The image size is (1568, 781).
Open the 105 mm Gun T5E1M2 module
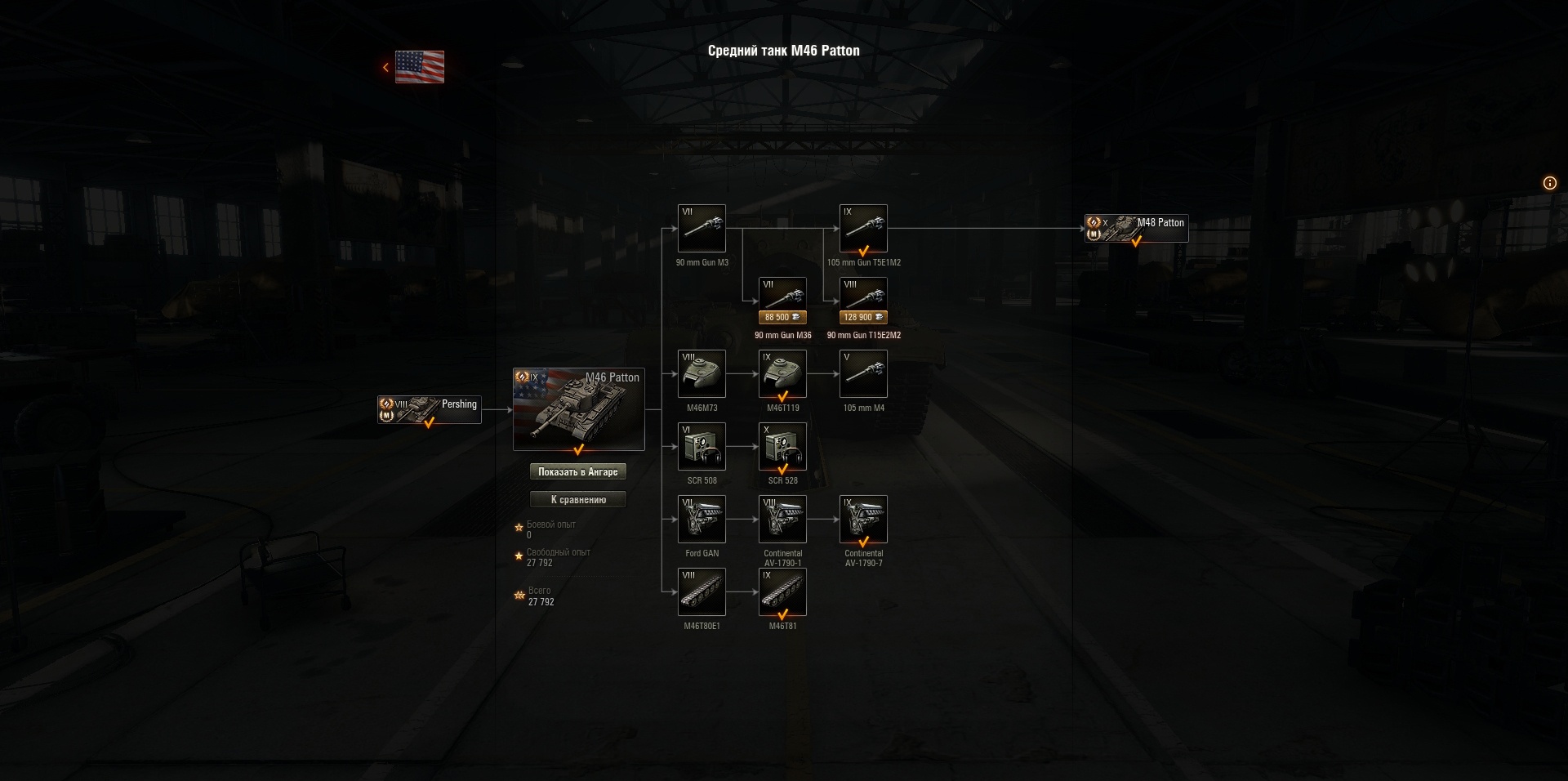click(x=863, y=230)
